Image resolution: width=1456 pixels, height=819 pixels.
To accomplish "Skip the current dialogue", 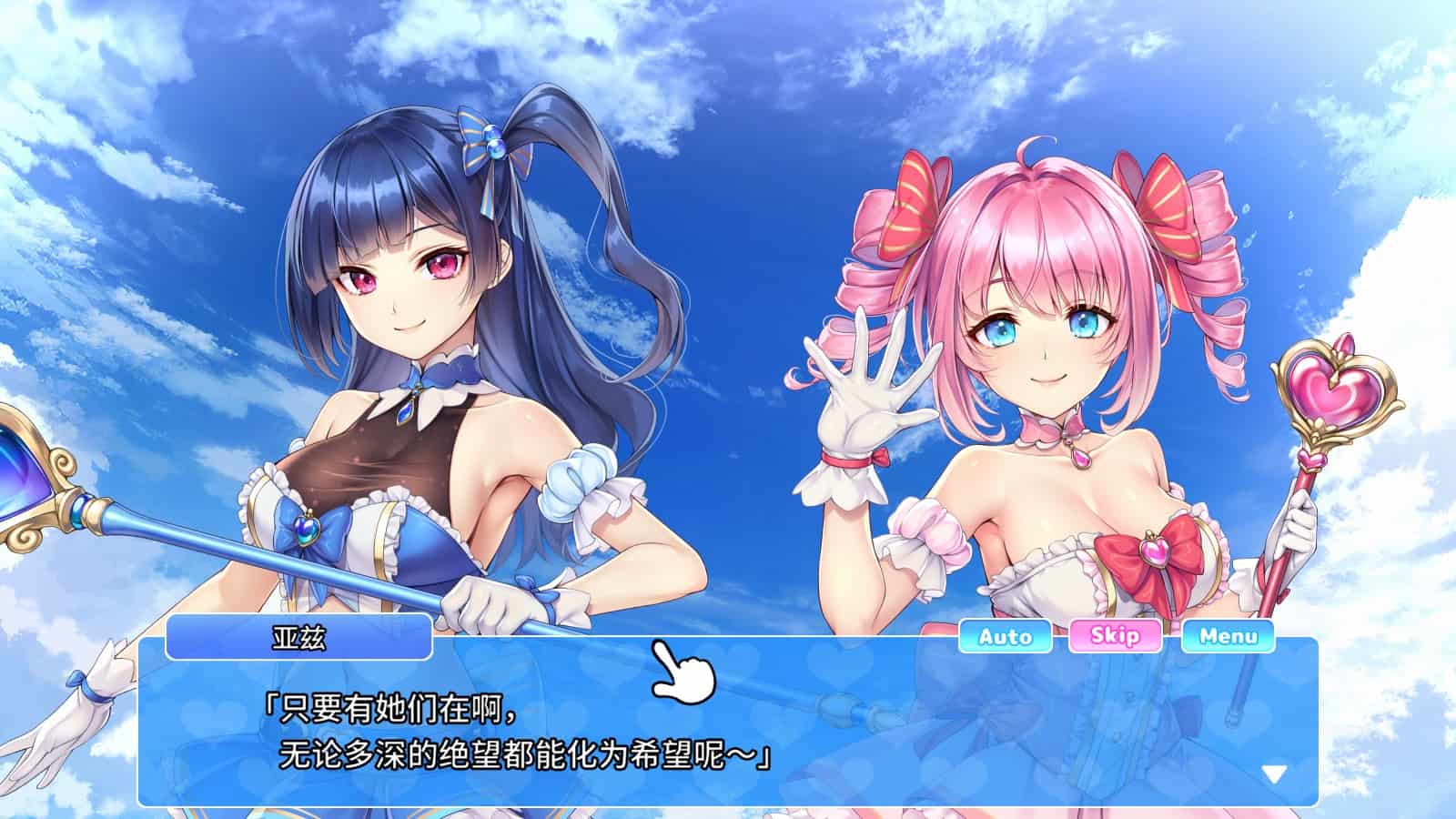I will click(x=1115, y=635).
